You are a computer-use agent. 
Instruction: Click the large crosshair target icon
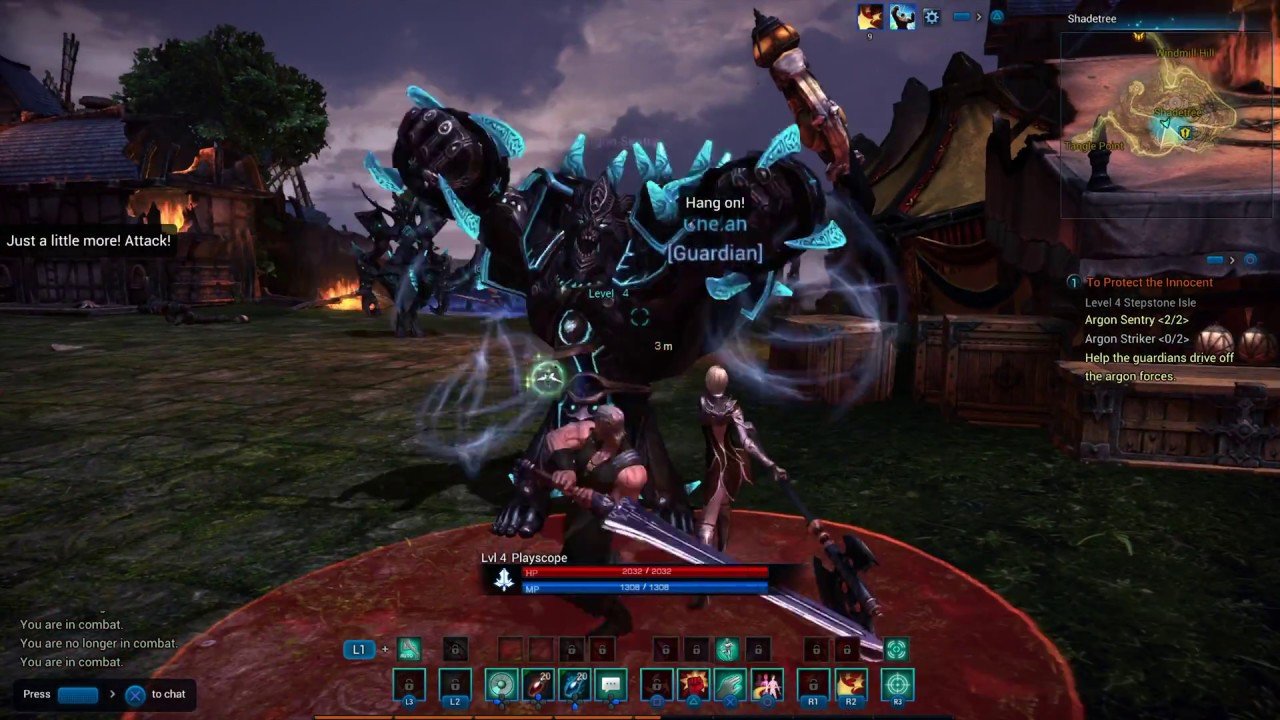[897, 685]
